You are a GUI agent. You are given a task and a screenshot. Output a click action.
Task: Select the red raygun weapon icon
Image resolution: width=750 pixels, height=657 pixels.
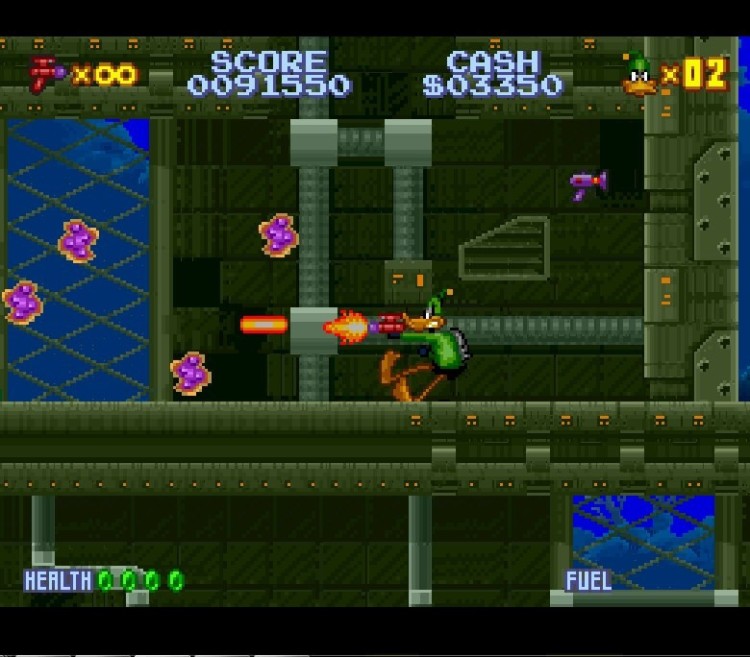[x=46, y=74]
